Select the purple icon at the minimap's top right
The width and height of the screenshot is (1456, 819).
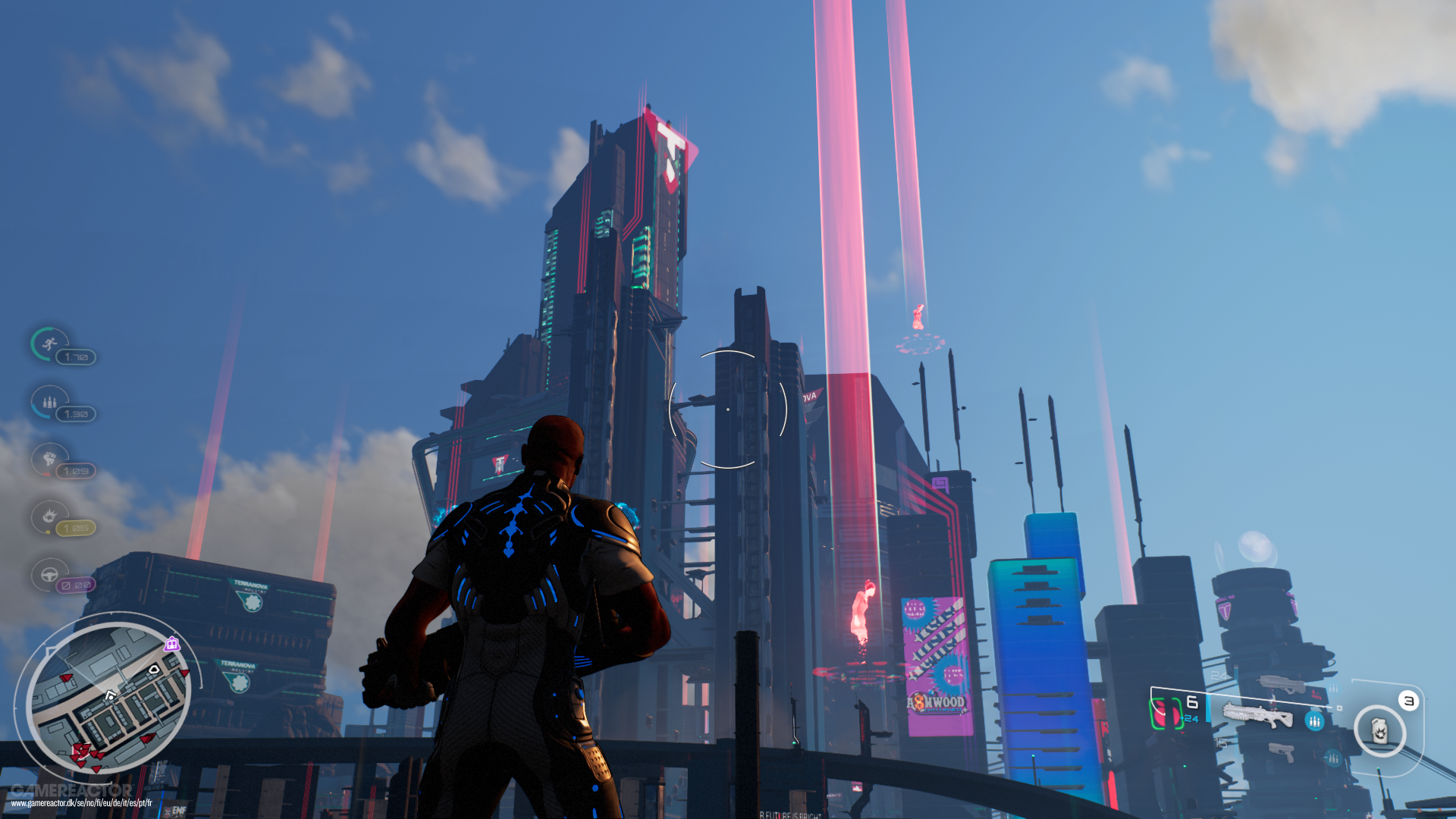pyautogui.click(x=171, y=644)
